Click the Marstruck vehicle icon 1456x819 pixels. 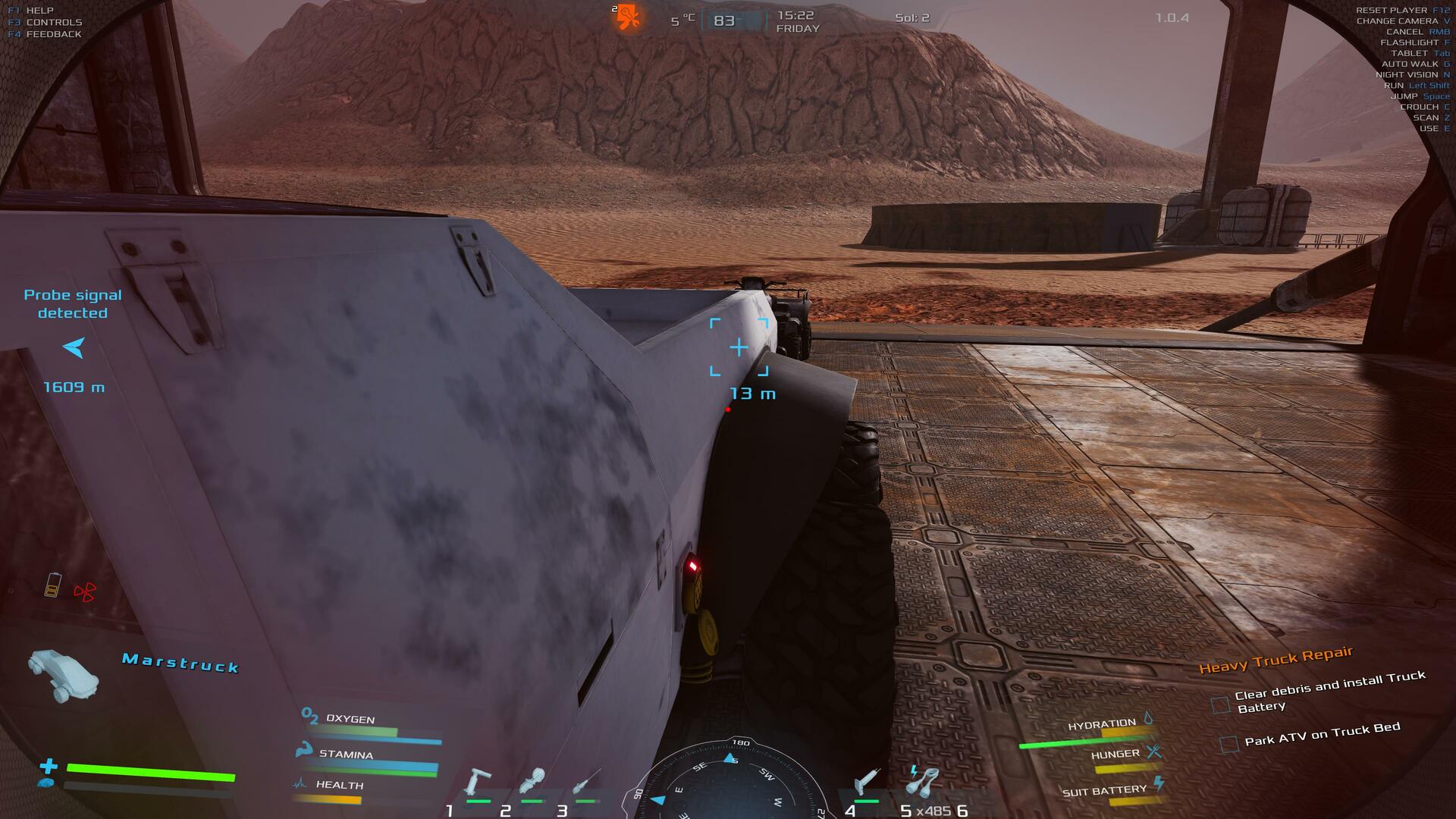[64, 674]
